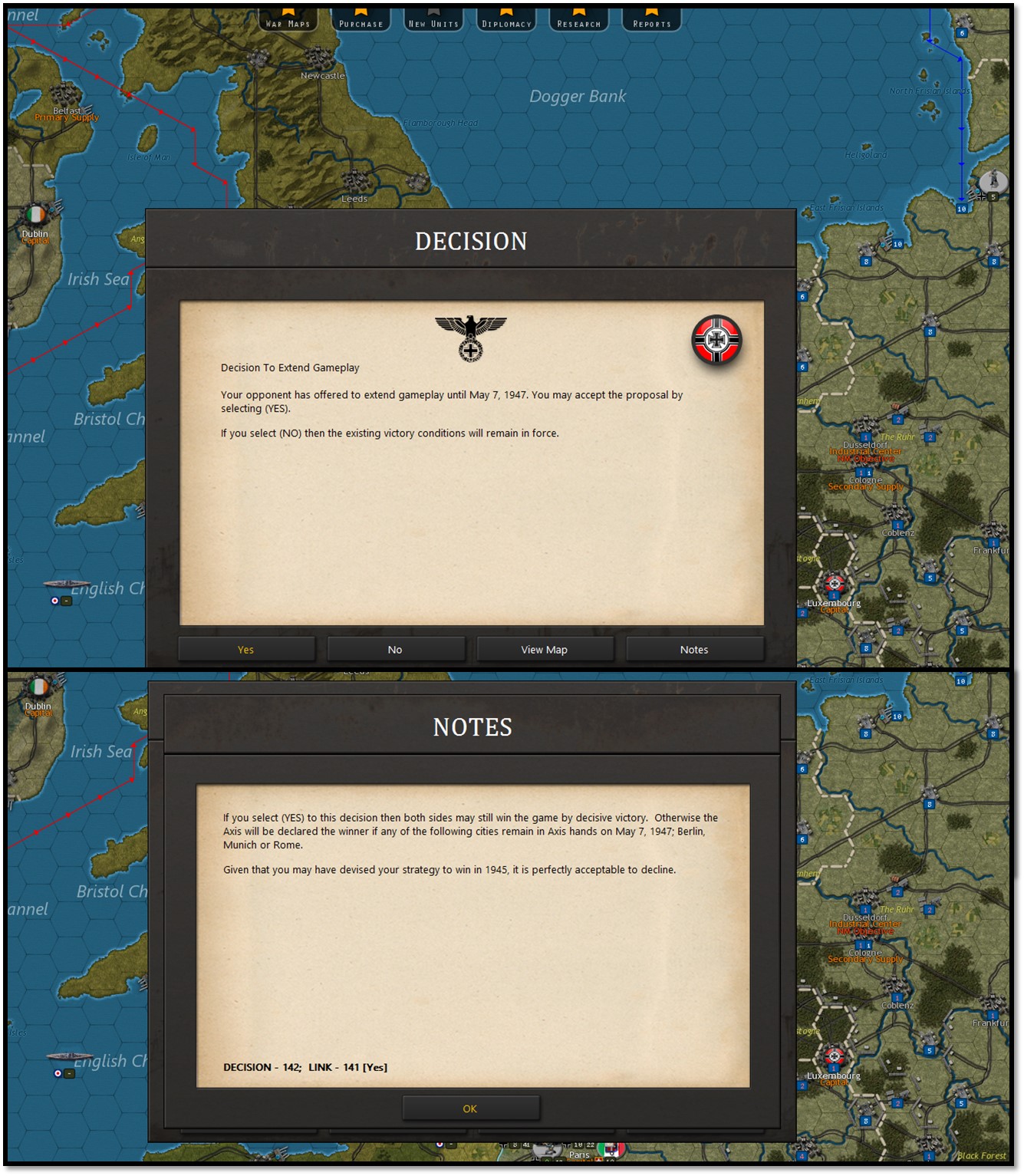
Task: Open the Diplomacy screen
Action: pyautogui.click(x=505, y=22)
